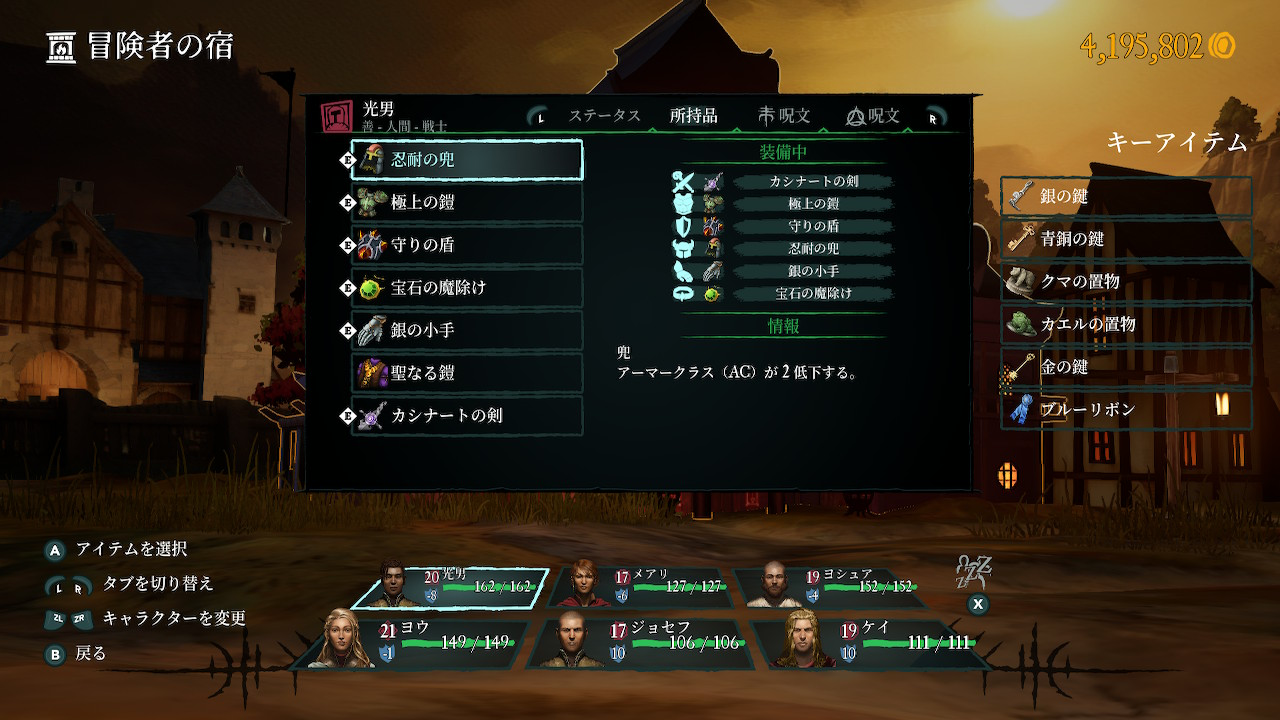Choose the クマの置物 key item
Viewport: 1280px width, 720px height.
[1126, 282]
